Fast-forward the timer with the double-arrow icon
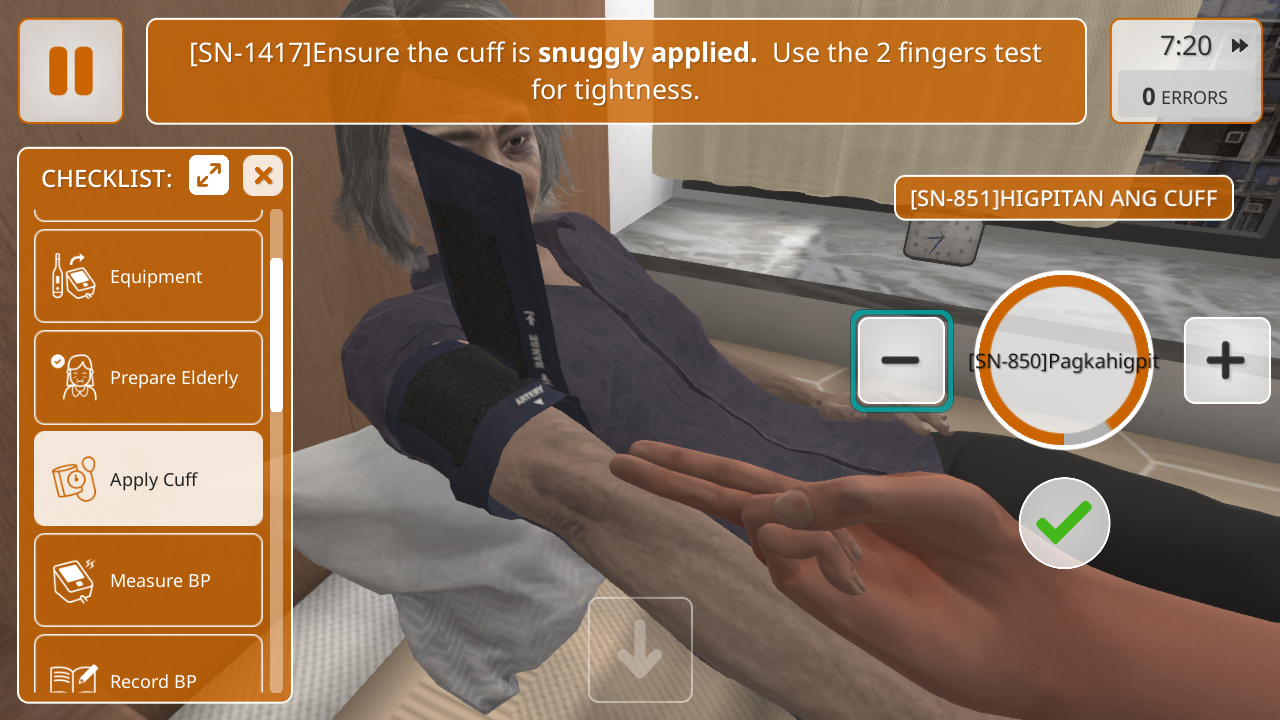Image resolution: width=1280 pixels, height=720 pixels. pyautogui.click(x=1240, y=46)
